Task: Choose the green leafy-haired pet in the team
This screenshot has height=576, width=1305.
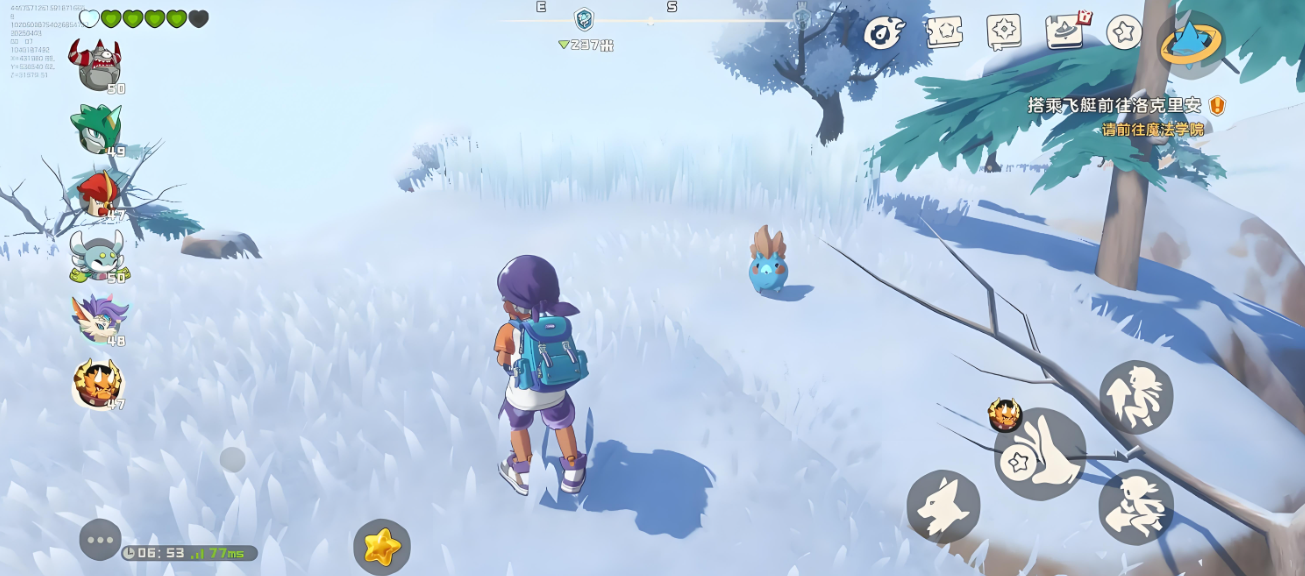Action: 96,128
